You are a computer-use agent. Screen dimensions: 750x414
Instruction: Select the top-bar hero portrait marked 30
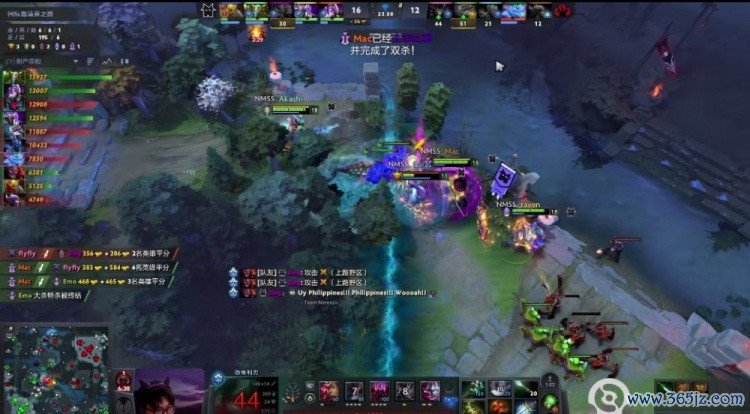[x=282, y=11]
